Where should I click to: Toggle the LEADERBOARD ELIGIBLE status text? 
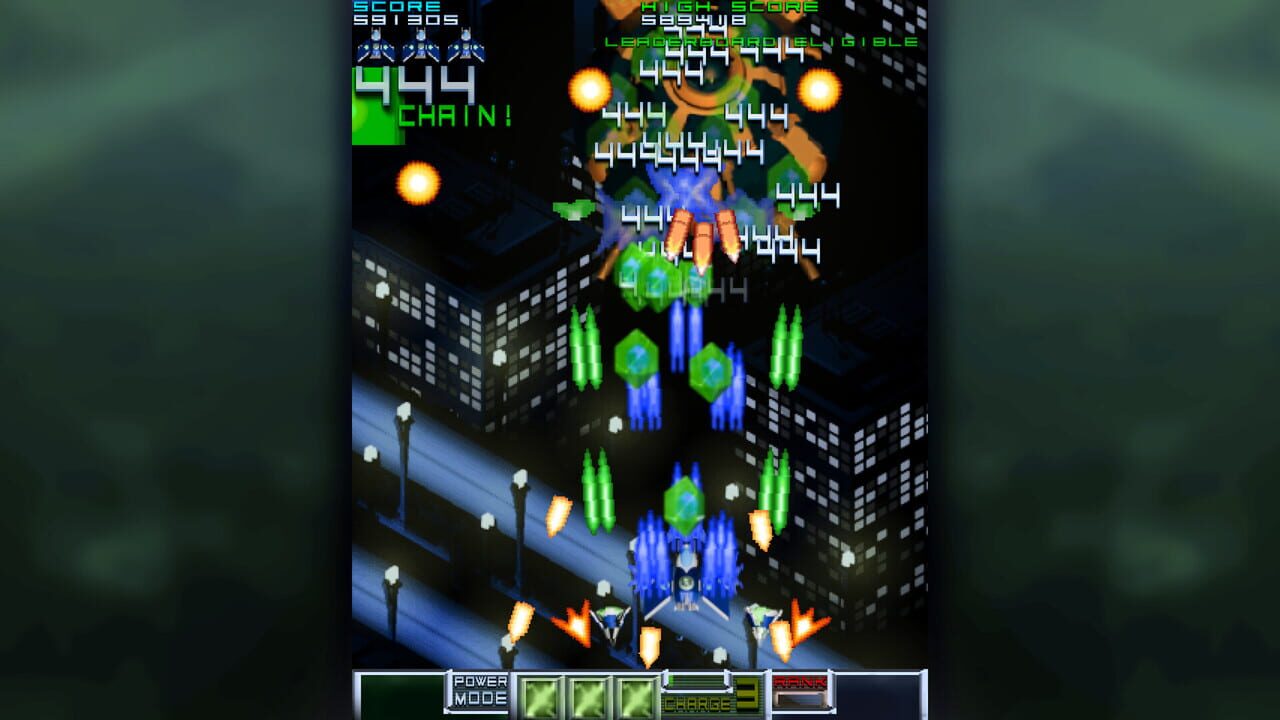(x=760, y=43)
